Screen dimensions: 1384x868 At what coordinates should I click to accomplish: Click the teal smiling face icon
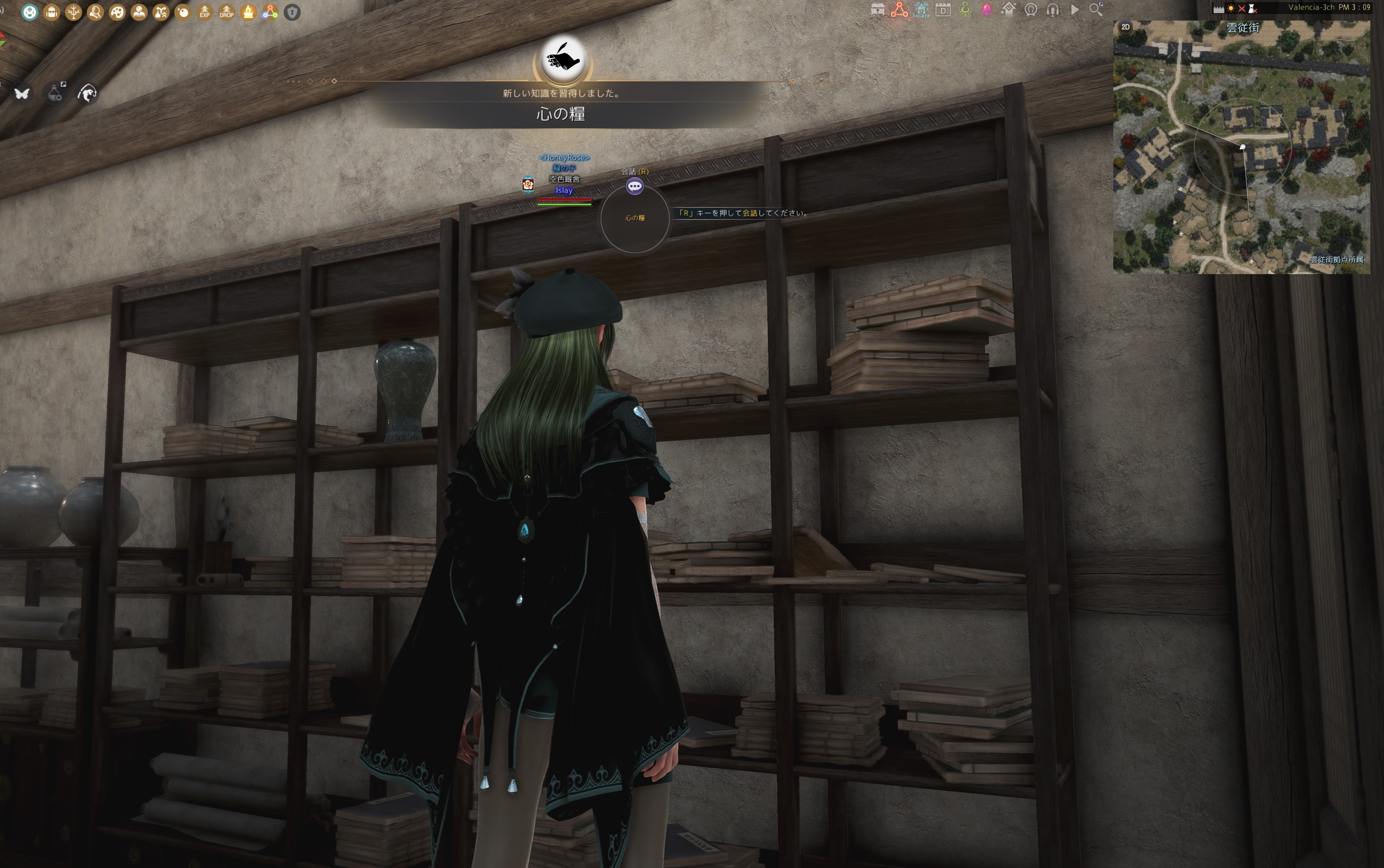30,12
